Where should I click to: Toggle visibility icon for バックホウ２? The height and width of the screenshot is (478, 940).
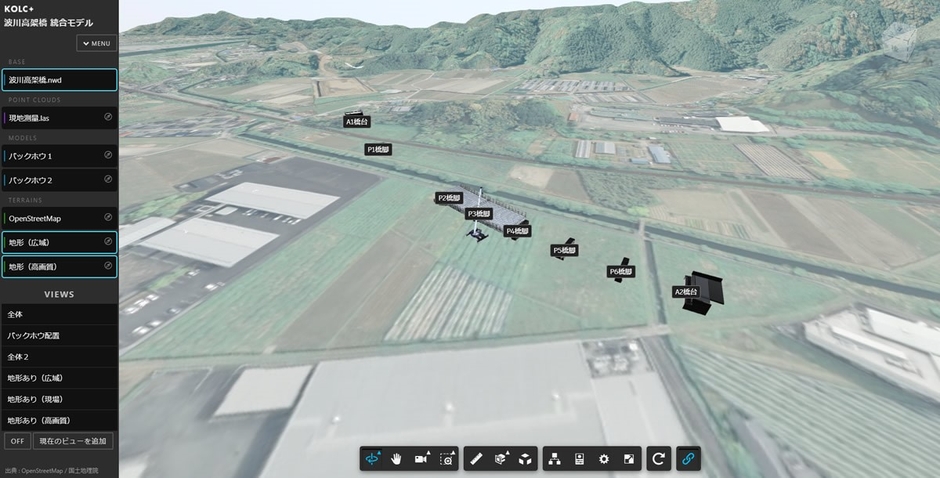108,180
